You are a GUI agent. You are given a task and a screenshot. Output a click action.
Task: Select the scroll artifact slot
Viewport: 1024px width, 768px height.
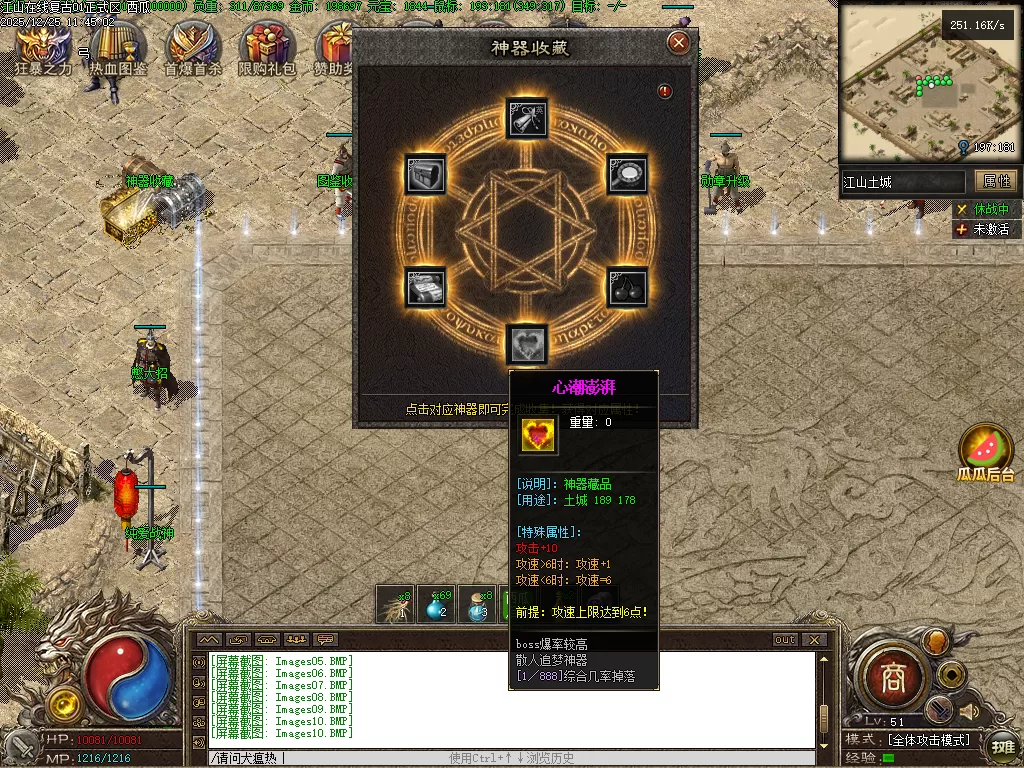(x=424, y=288)
